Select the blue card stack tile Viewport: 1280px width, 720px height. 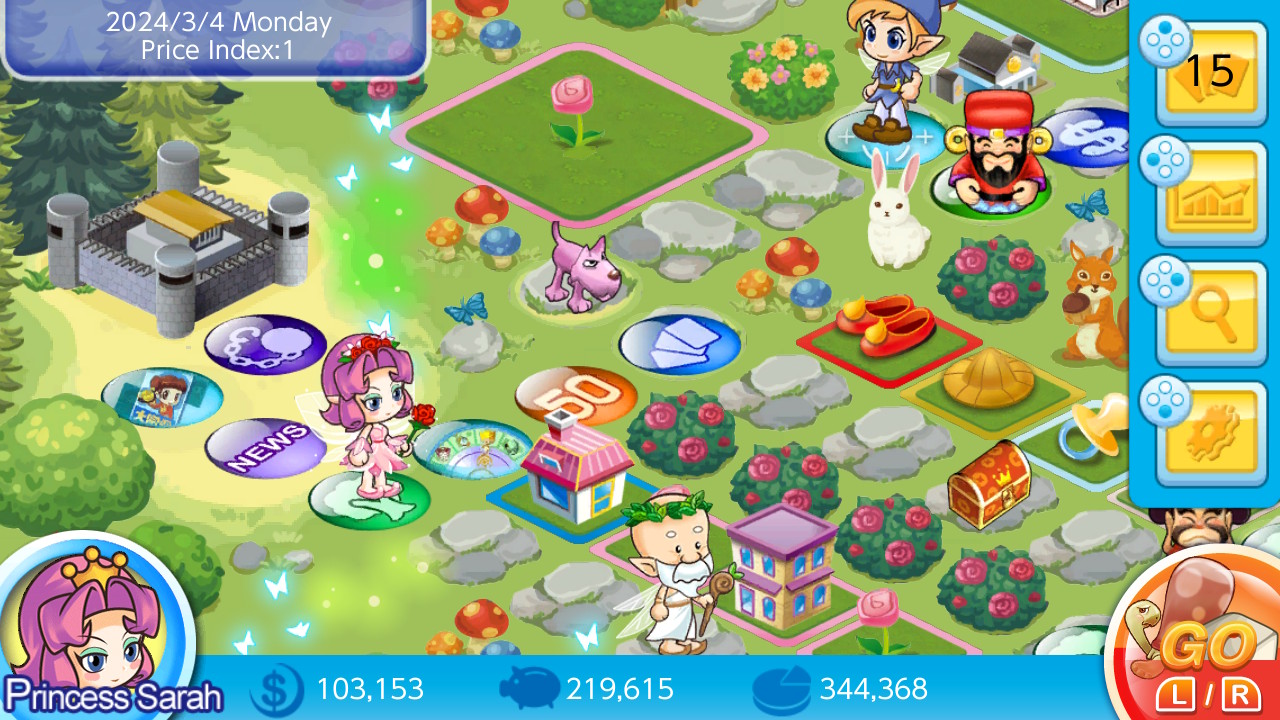[681, 342]
